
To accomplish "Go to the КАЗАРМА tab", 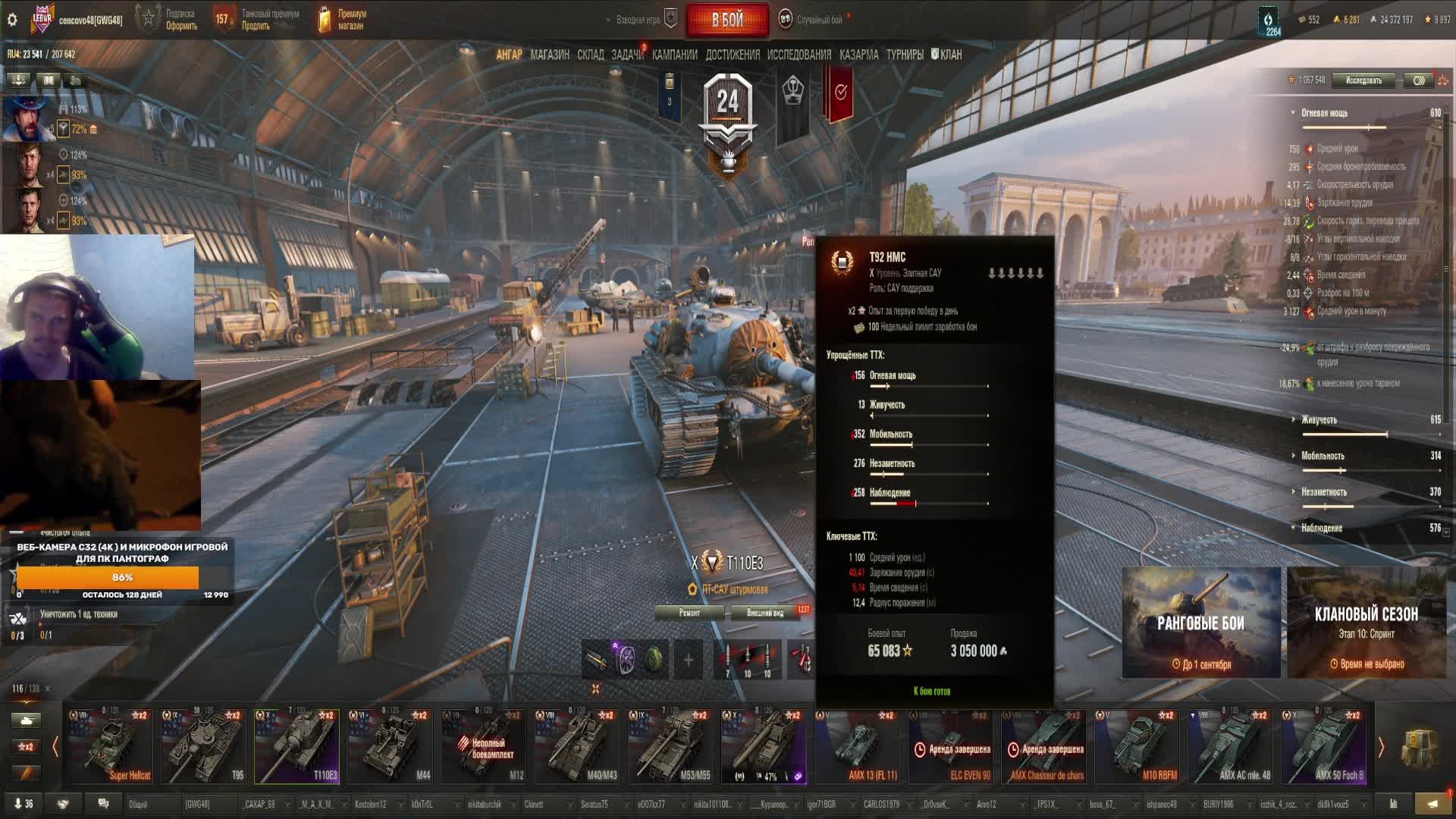I will click(858, 55).
